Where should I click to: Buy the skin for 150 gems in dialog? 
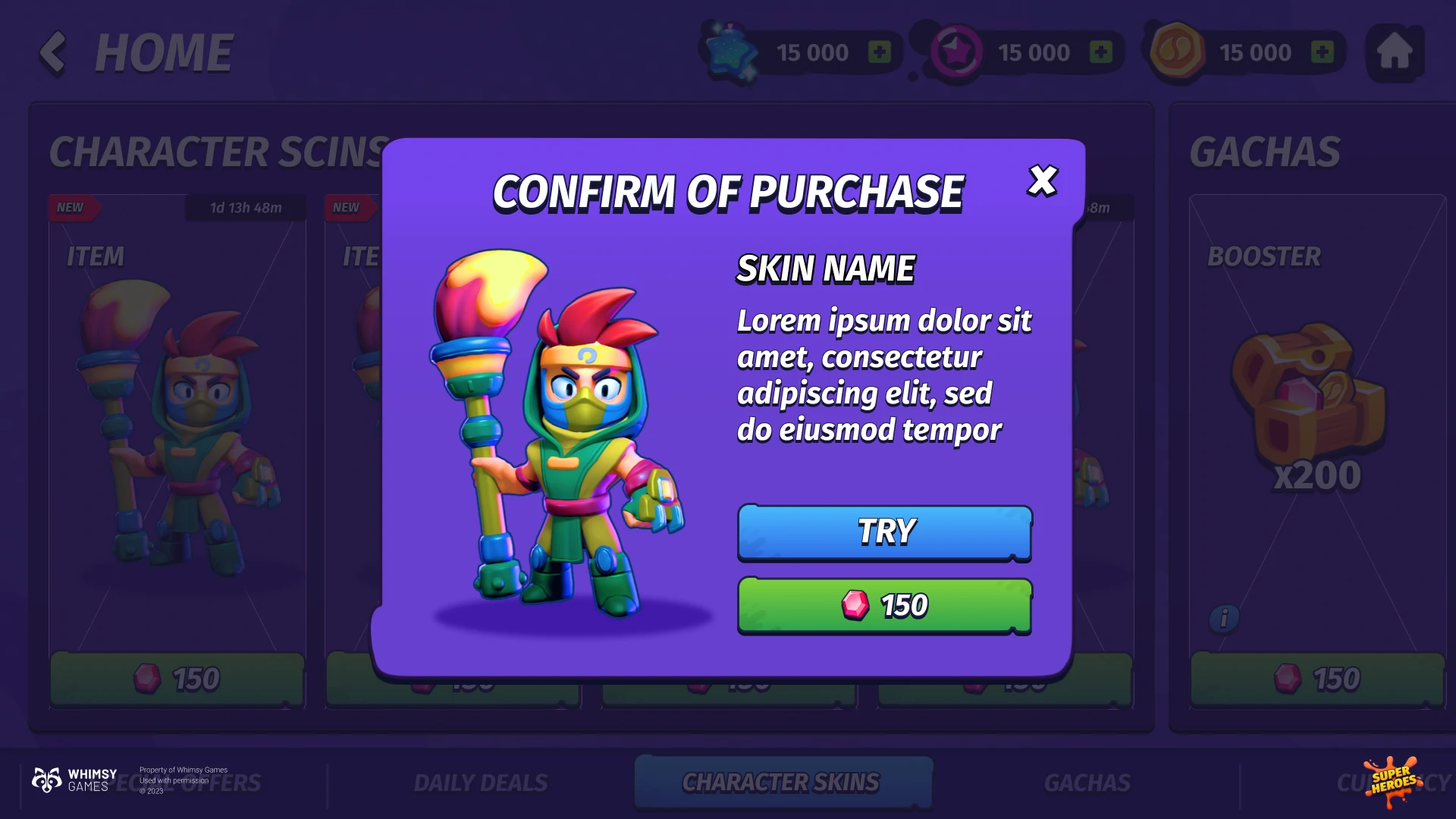[x=884, y=605]
